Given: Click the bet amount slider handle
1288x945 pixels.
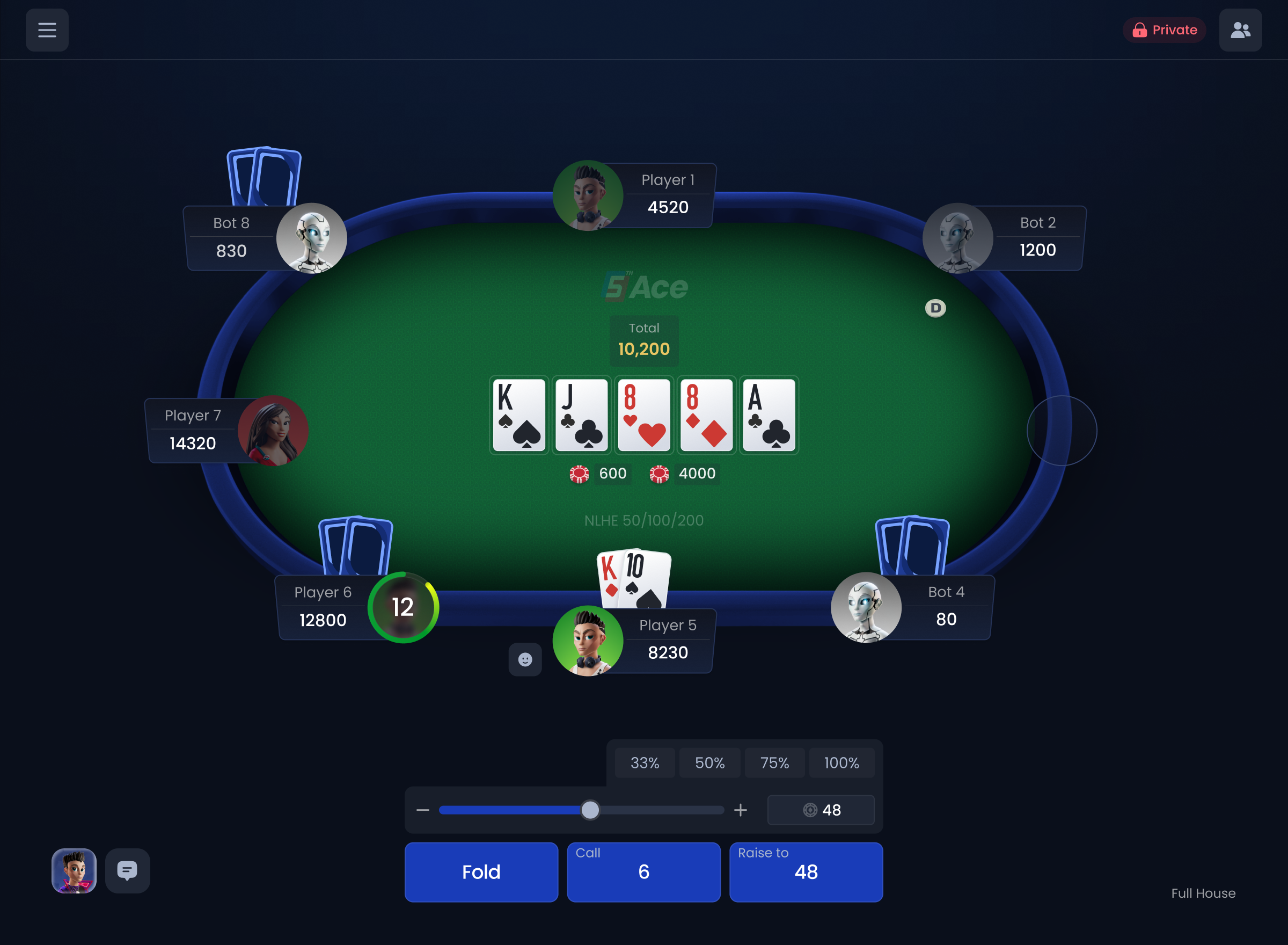Looking at the screenshot, I should pos(590,810).
